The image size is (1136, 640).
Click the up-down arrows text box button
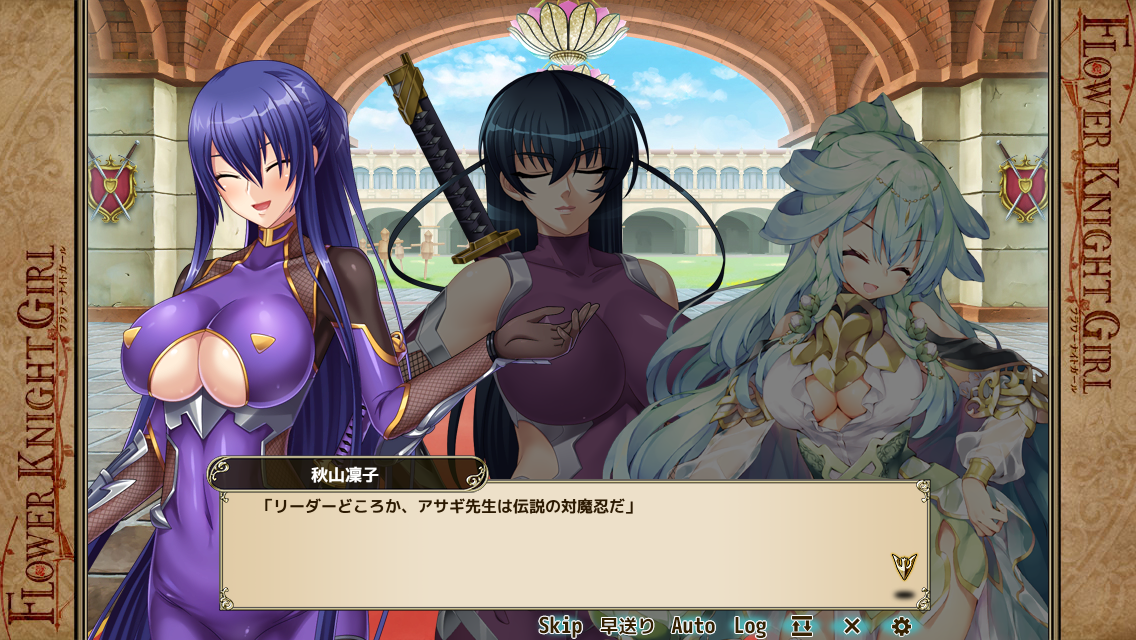click(802, 626)
